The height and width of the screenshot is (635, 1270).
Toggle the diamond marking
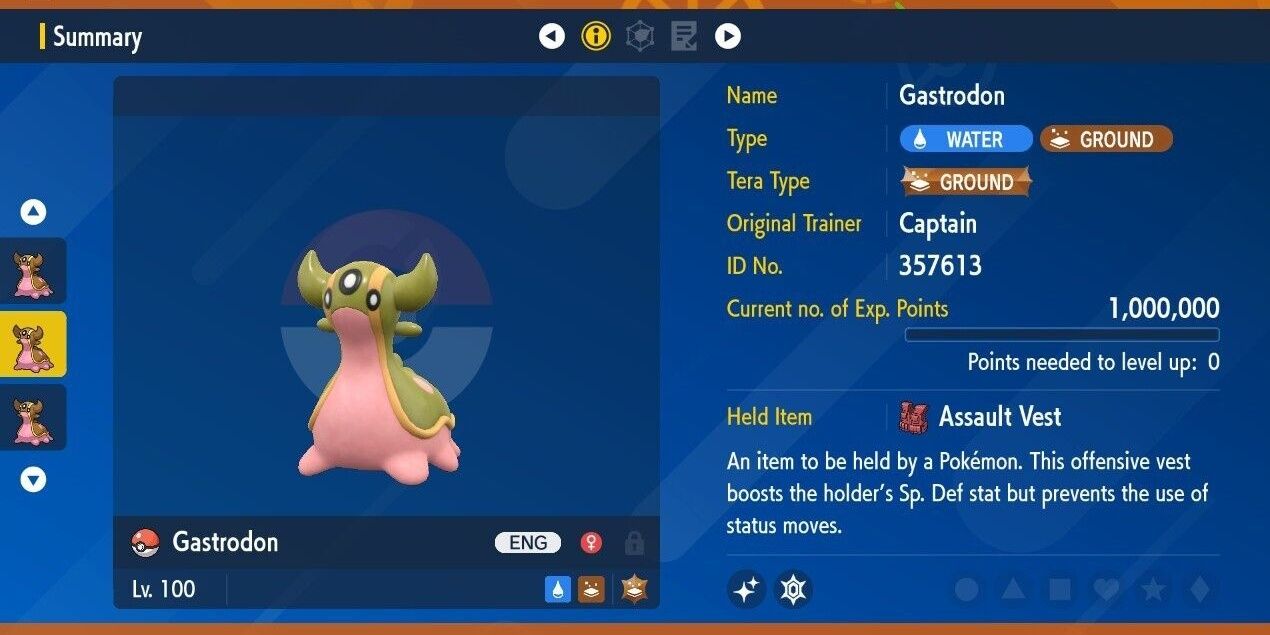pos(1199,590)
